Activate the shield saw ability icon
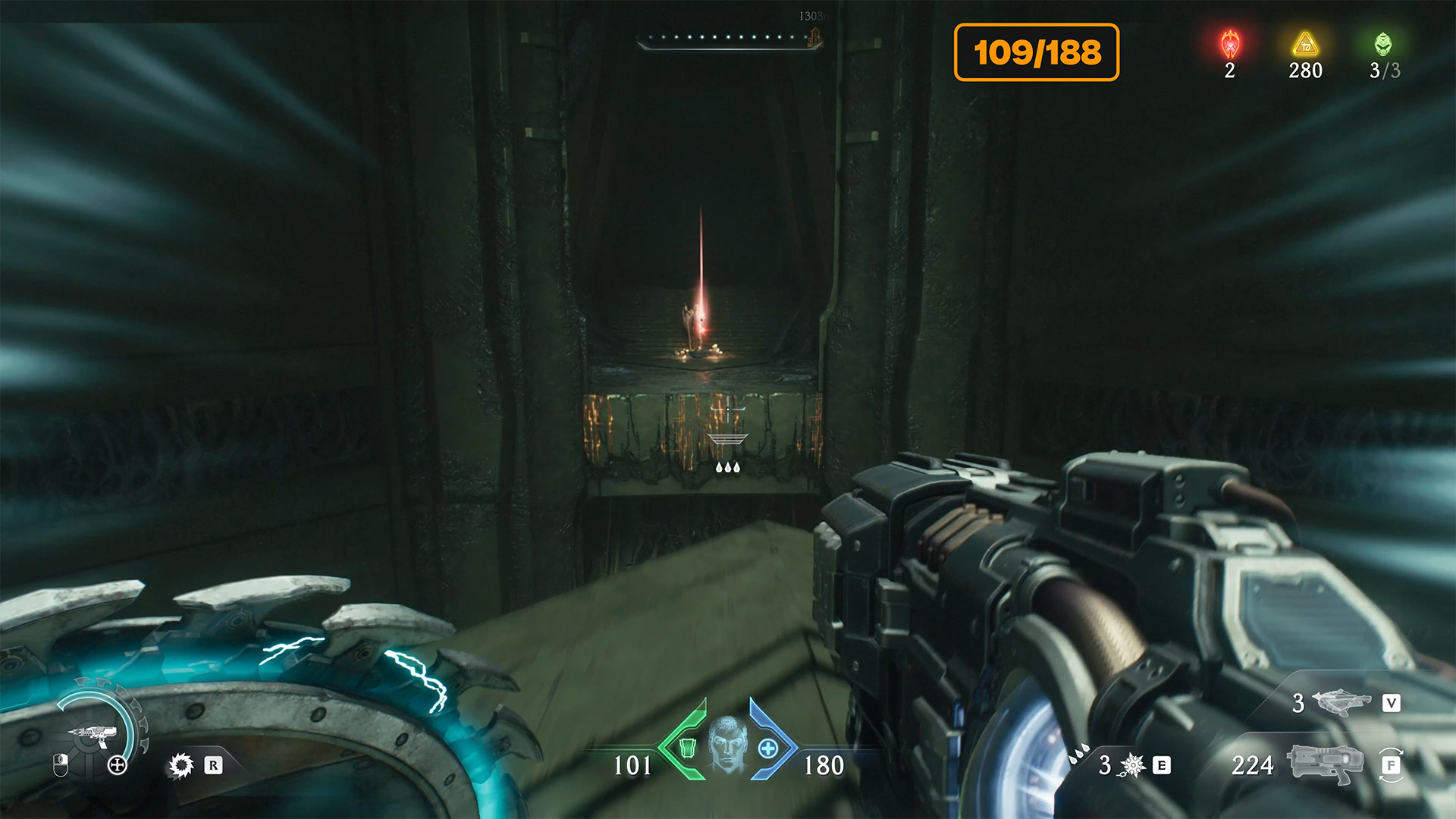Viewport: 1456px width, 819px height. (181, 765)
